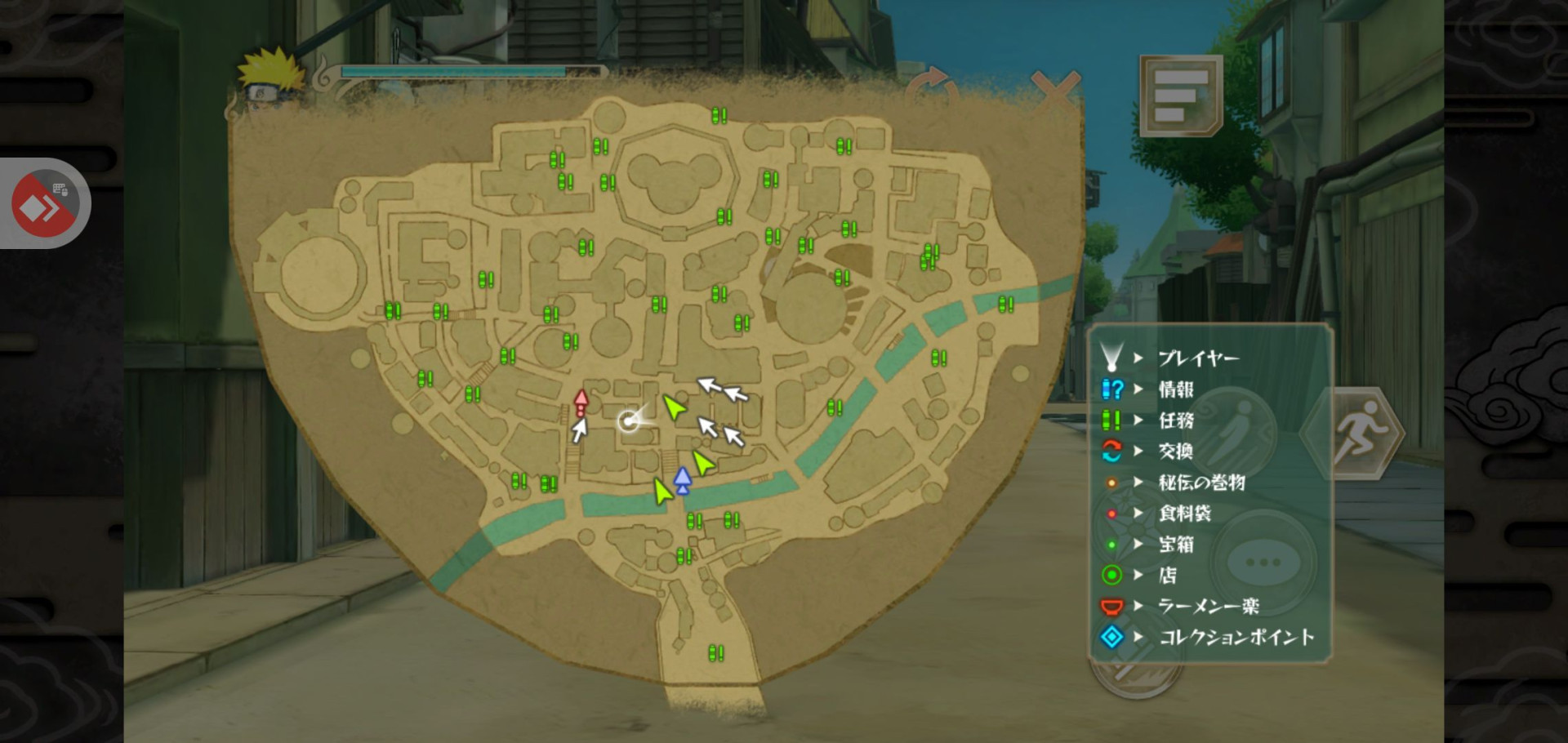1568x743 pixels.
Task: Select the 店 legend entry
Action: point(1168,575)
